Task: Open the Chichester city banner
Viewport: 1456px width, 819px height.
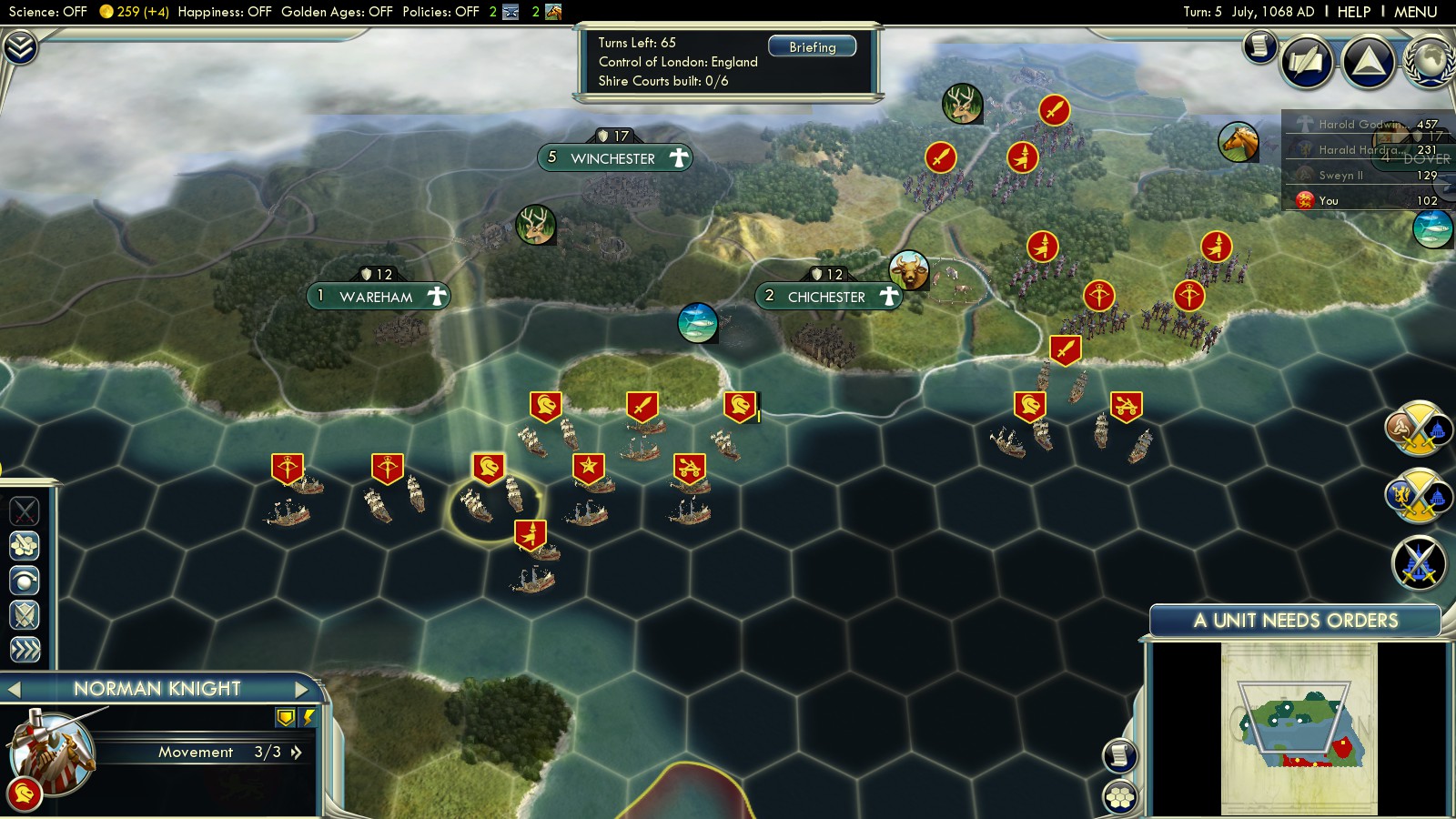Action: [x=826, y=297]
